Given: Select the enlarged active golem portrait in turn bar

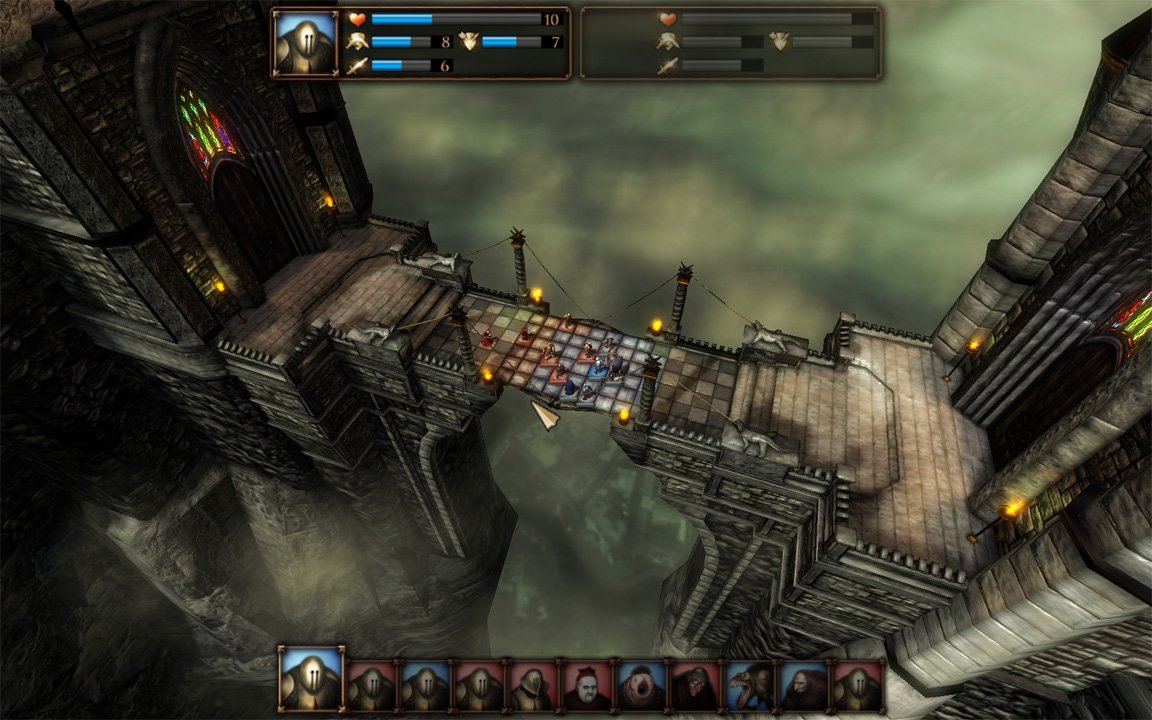Looking at the screenshot, I should 312,679.
